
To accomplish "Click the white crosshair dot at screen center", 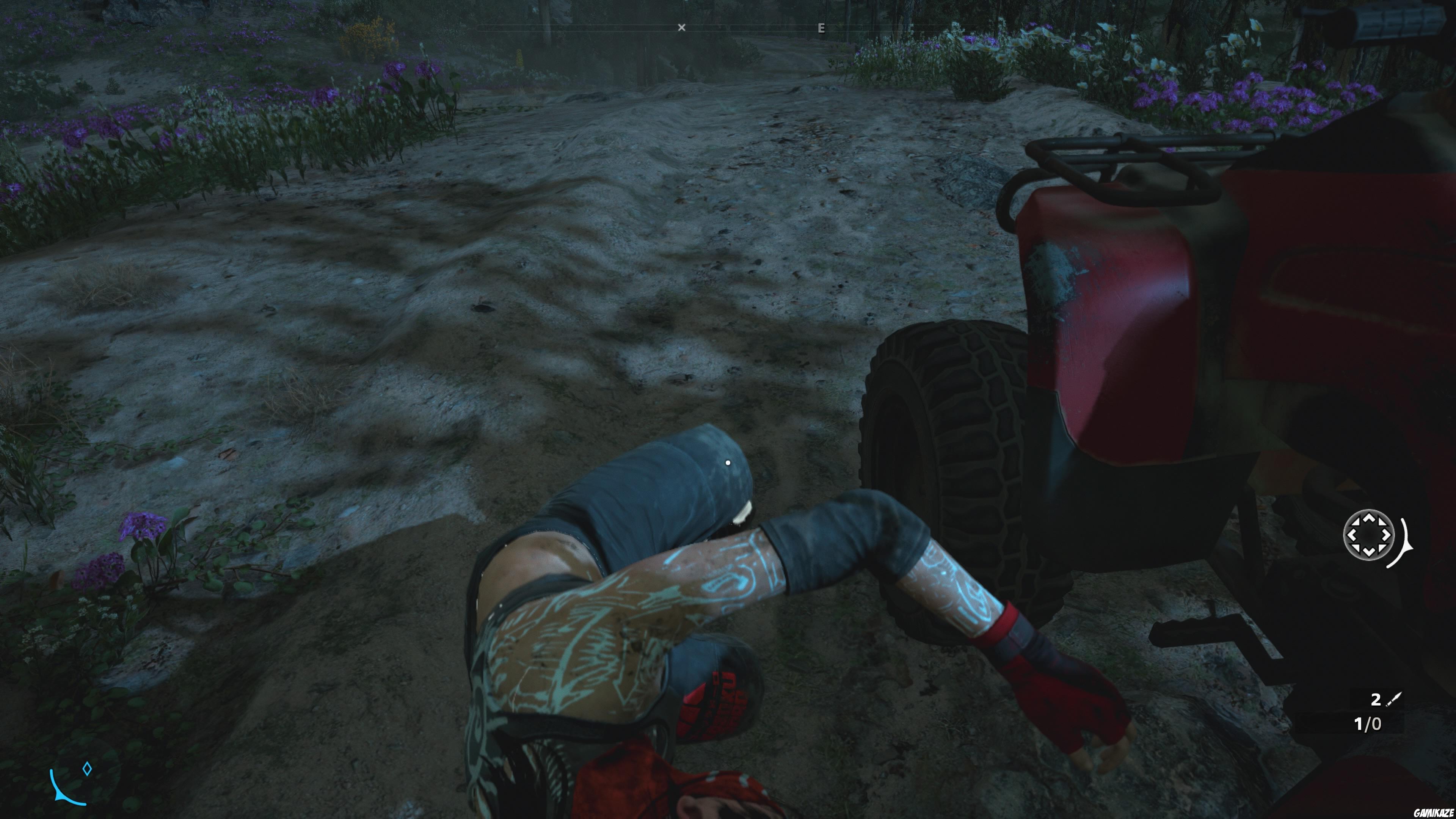I will pos(728,462).
